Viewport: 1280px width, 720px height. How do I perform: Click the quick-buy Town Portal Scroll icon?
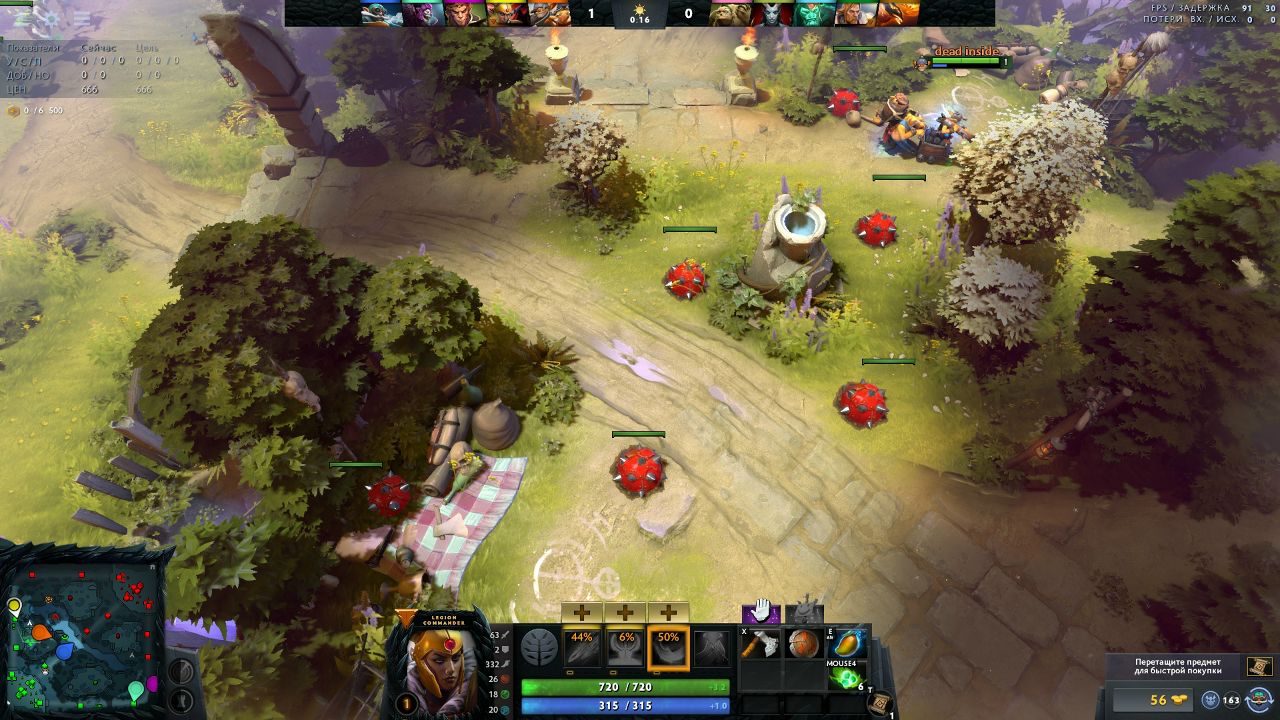point(1259,667)
